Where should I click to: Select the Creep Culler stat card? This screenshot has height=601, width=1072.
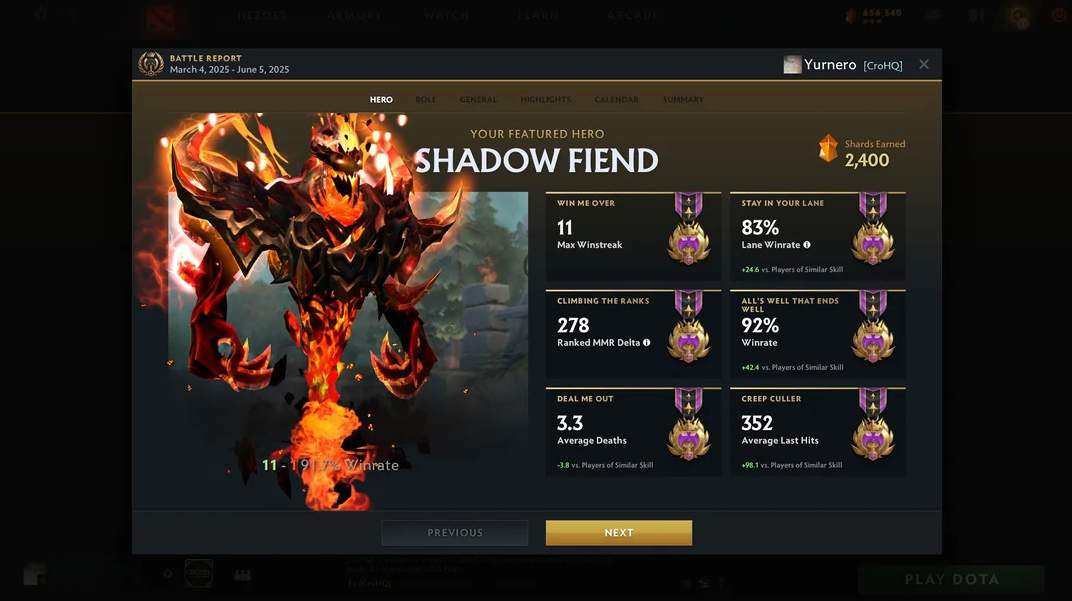click(817, 432)
